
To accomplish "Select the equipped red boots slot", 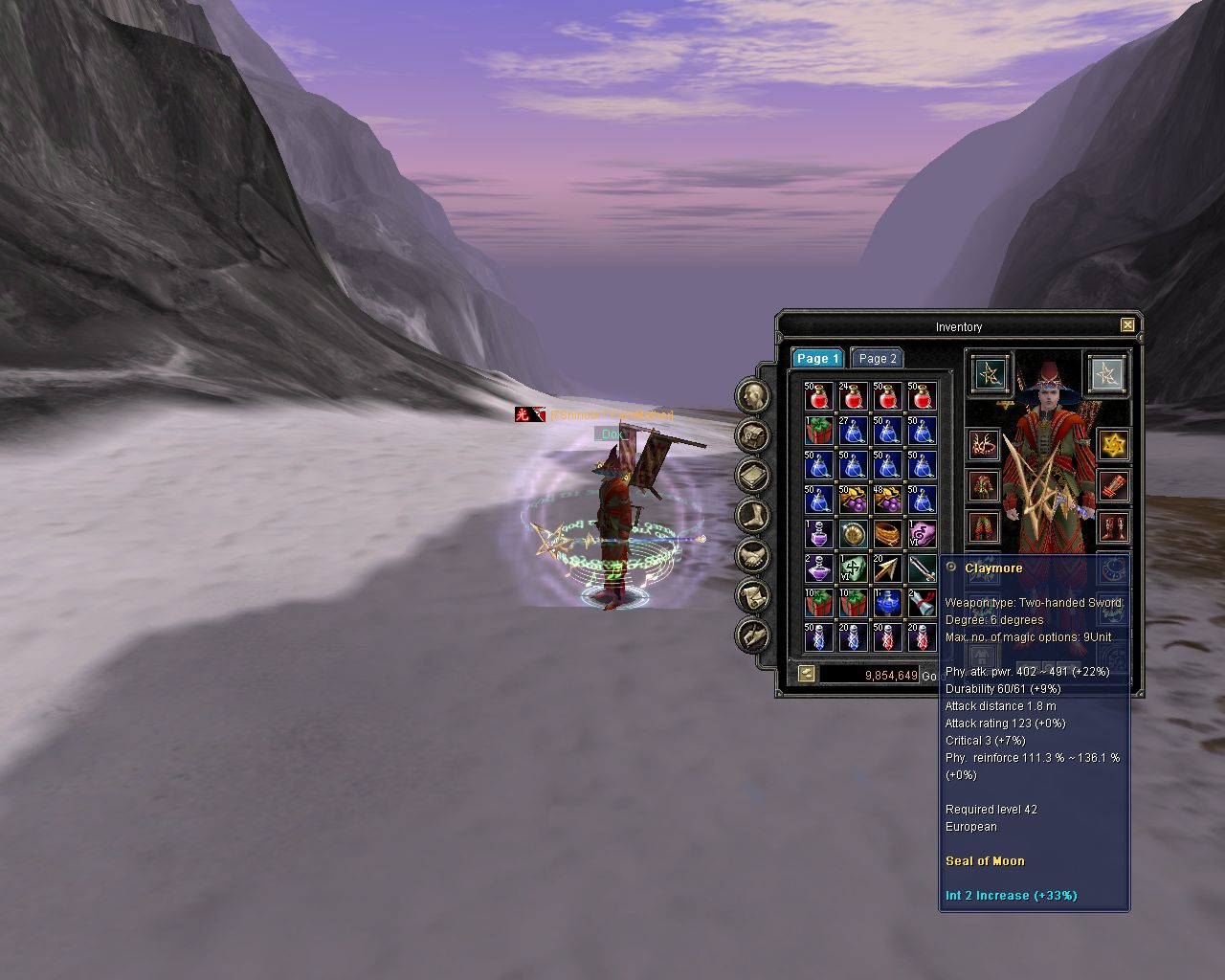I will 1113,526.
